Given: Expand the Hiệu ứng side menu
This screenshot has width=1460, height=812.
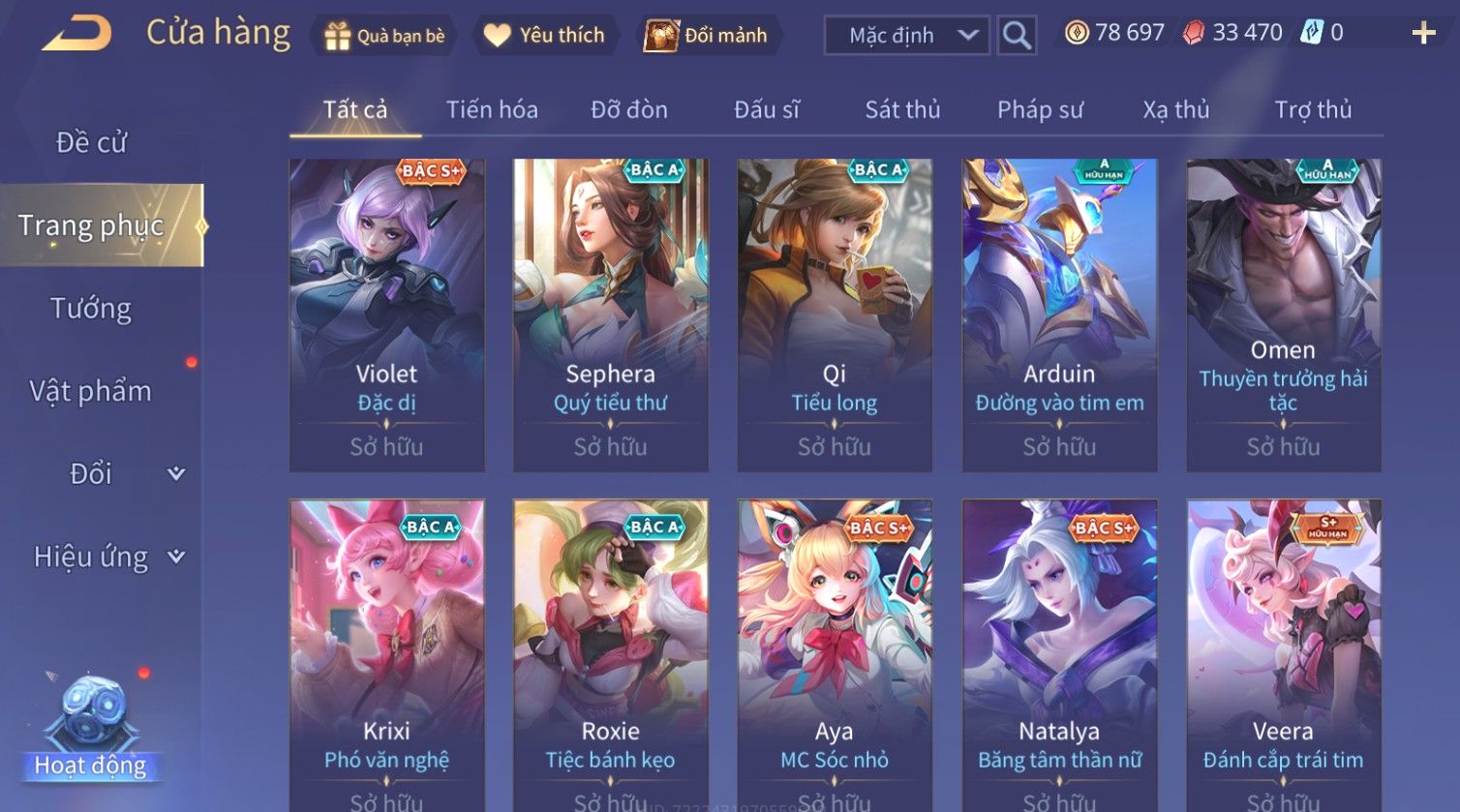Looking at the screenshot, I should point(106,557).
